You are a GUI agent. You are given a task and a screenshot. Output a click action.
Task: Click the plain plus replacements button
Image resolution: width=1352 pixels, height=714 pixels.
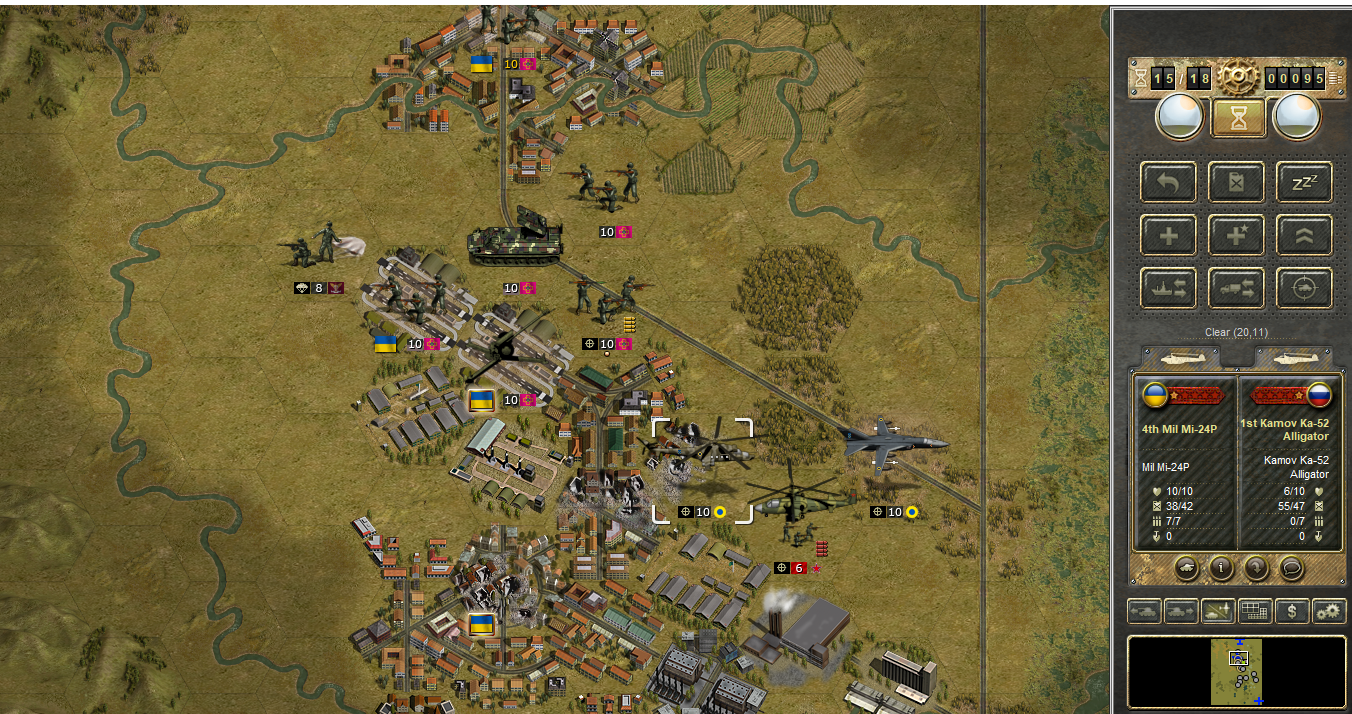(x=1168, y=236)
